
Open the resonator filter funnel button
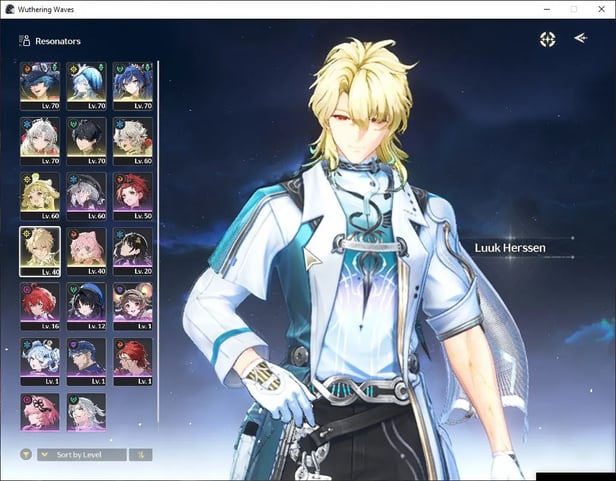click(x=26, y=454)
